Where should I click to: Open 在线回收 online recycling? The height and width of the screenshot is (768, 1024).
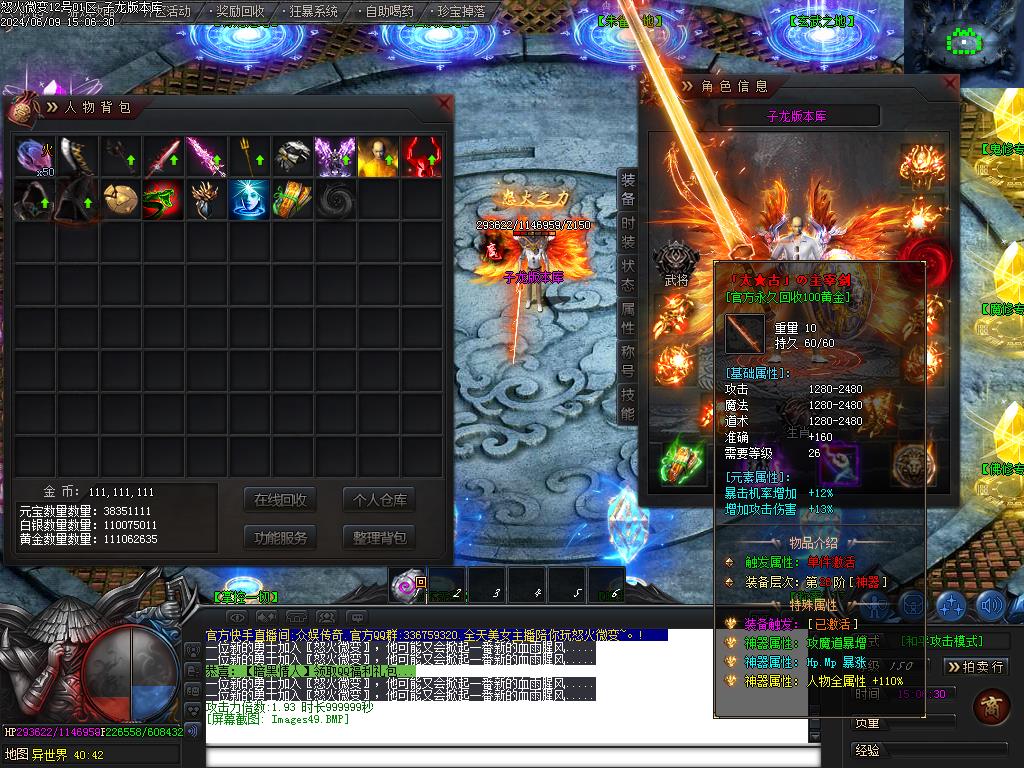(280, 500)
